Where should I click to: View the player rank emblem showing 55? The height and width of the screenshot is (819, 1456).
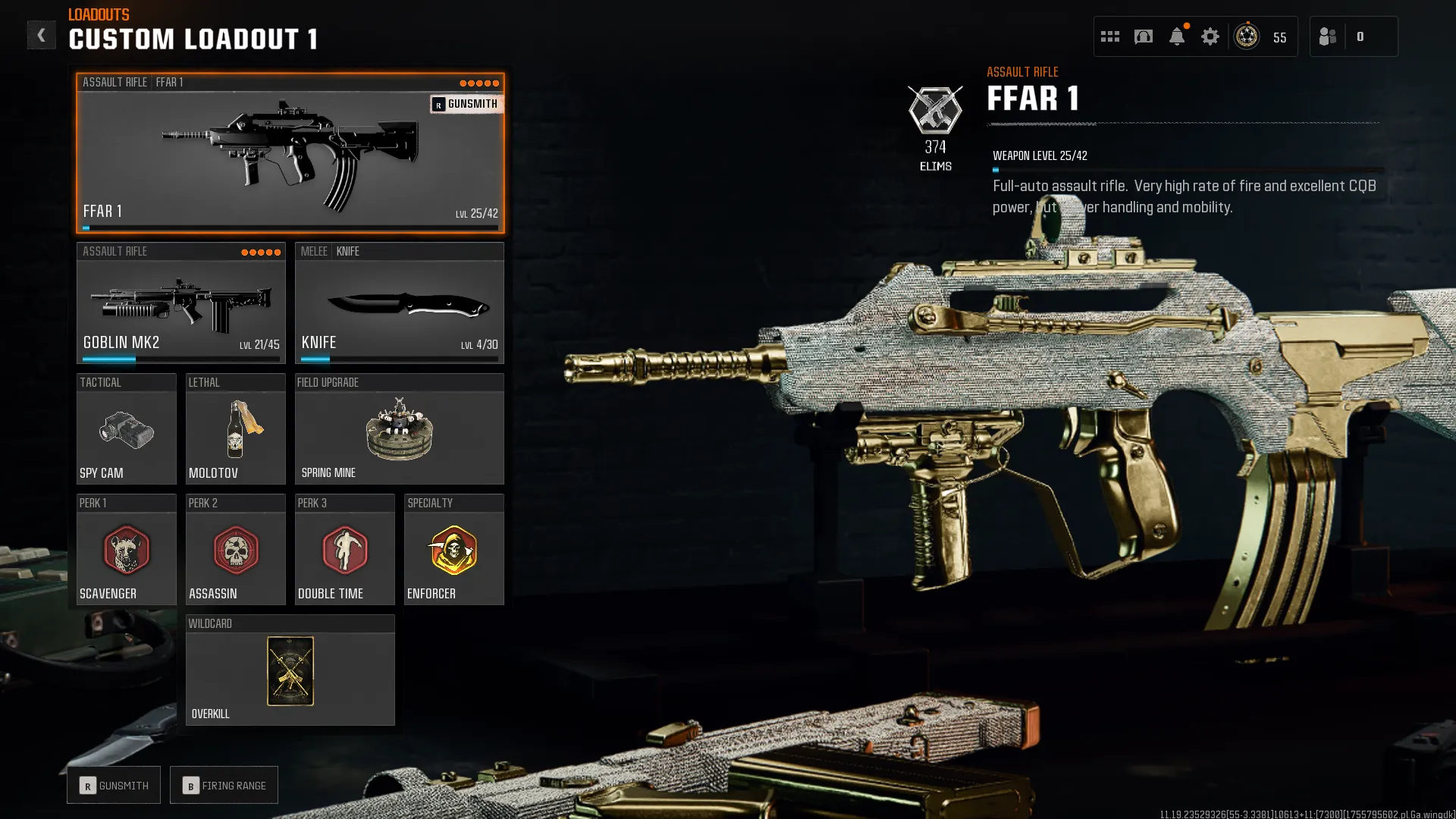(1244, 36)
